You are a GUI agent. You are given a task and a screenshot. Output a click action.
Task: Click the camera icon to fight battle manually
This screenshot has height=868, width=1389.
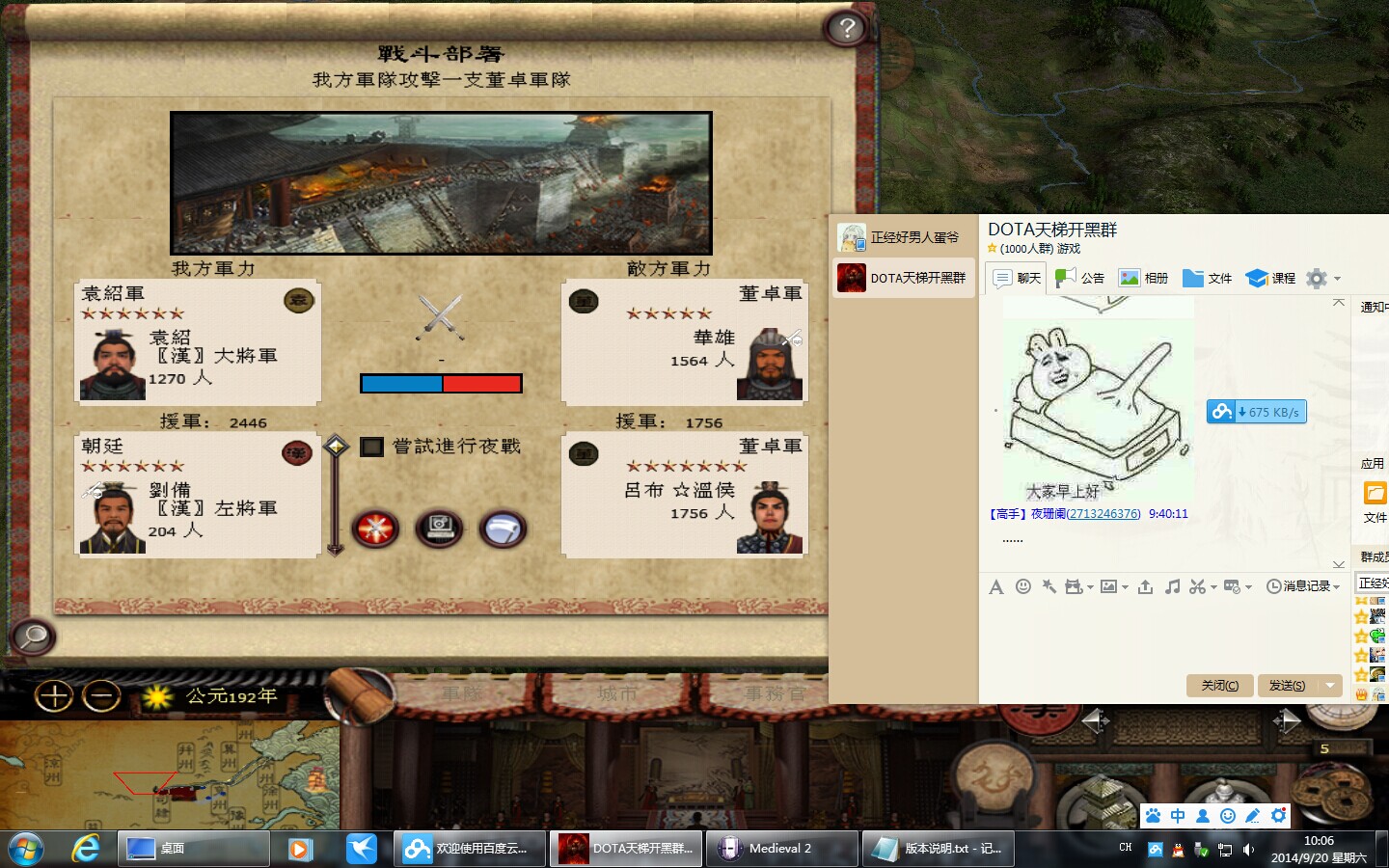point(440,529)
